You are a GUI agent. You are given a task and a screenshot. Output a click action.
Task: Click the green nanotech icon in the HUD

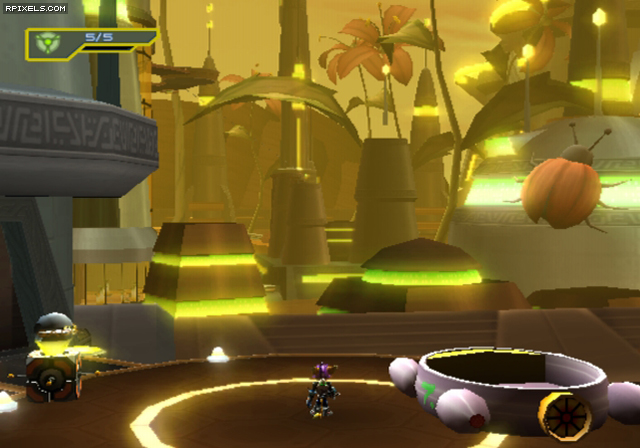46,42
